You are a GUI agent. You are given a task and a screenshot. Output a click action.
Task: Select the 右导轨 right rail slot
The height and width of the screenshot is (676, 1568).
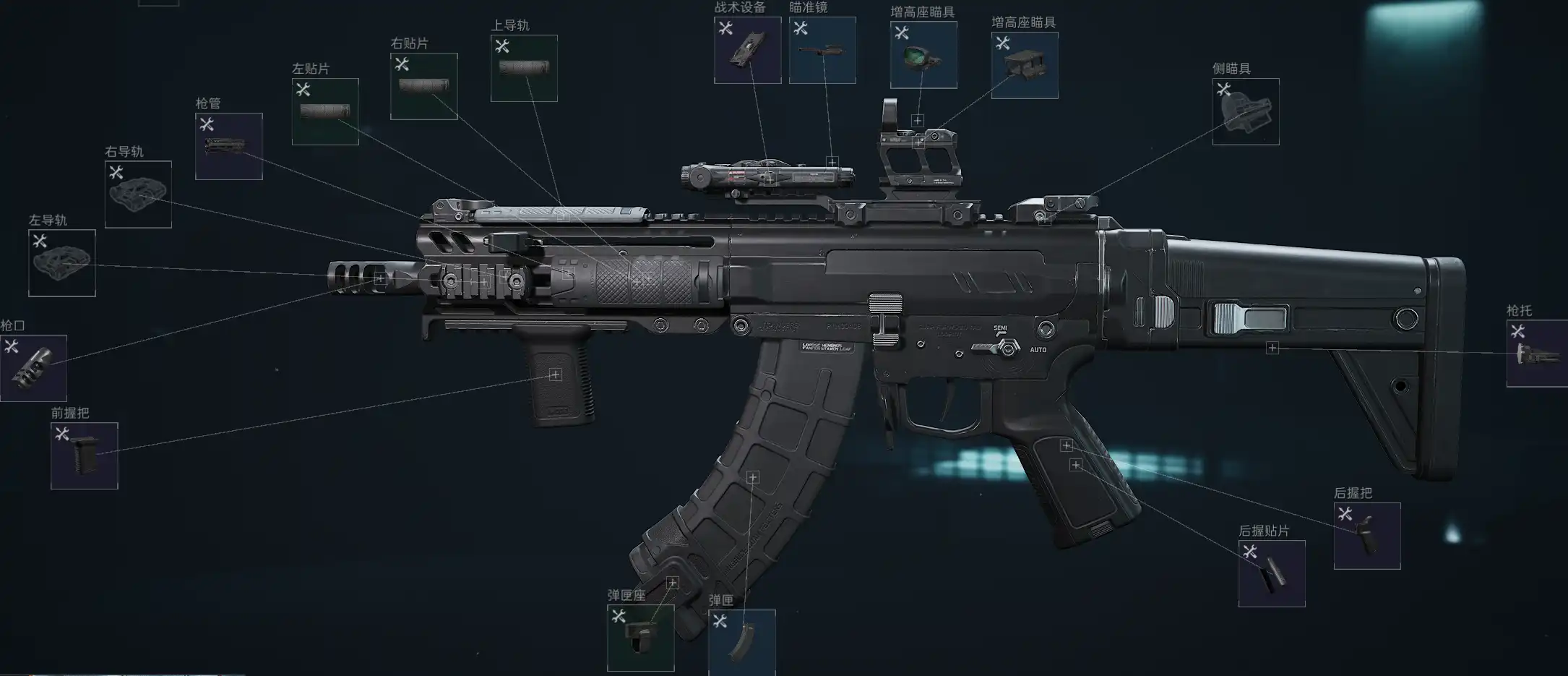[138, 194]
